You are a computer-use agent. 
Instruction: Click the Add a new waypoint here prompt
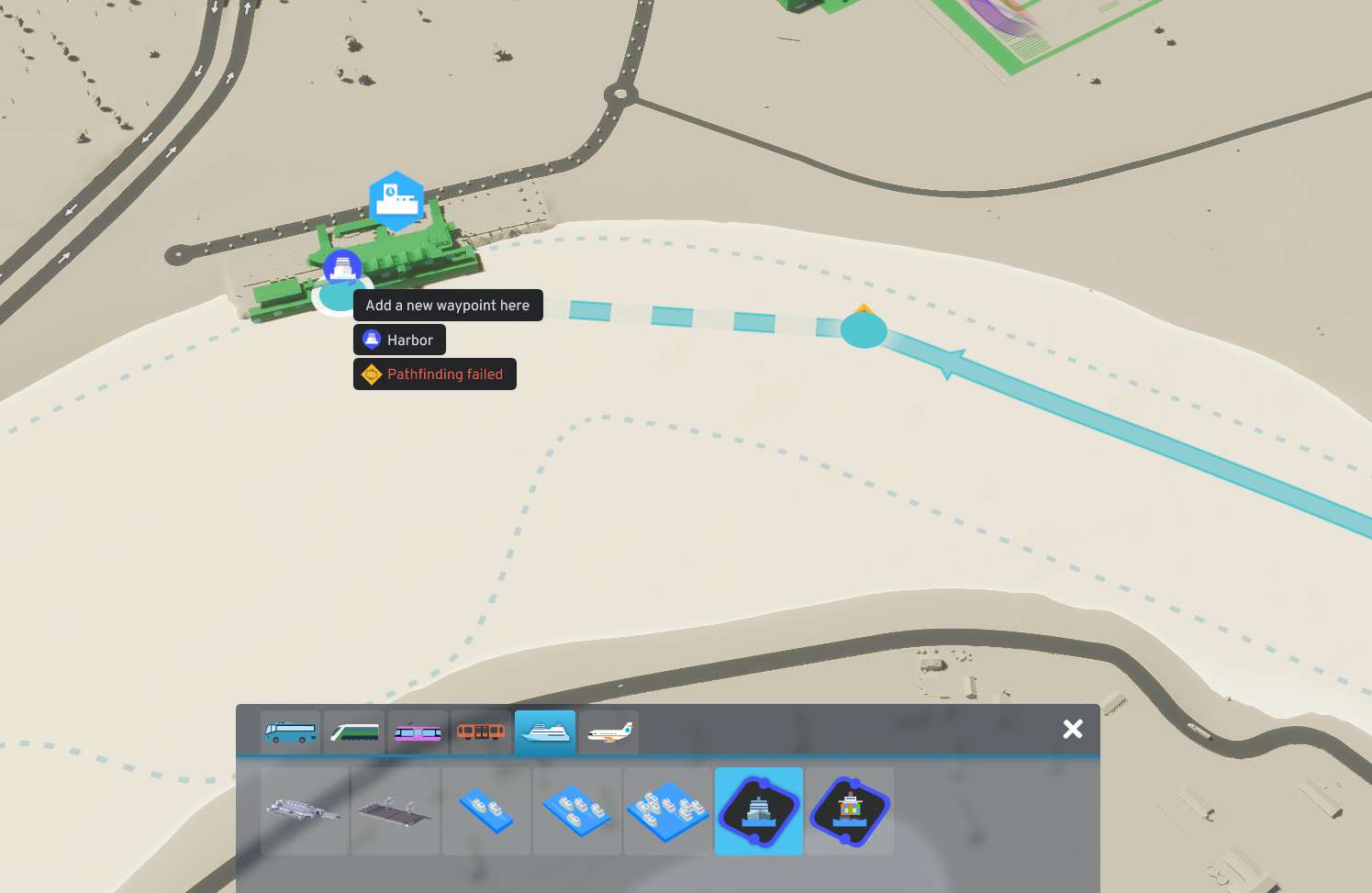[448, 305]
